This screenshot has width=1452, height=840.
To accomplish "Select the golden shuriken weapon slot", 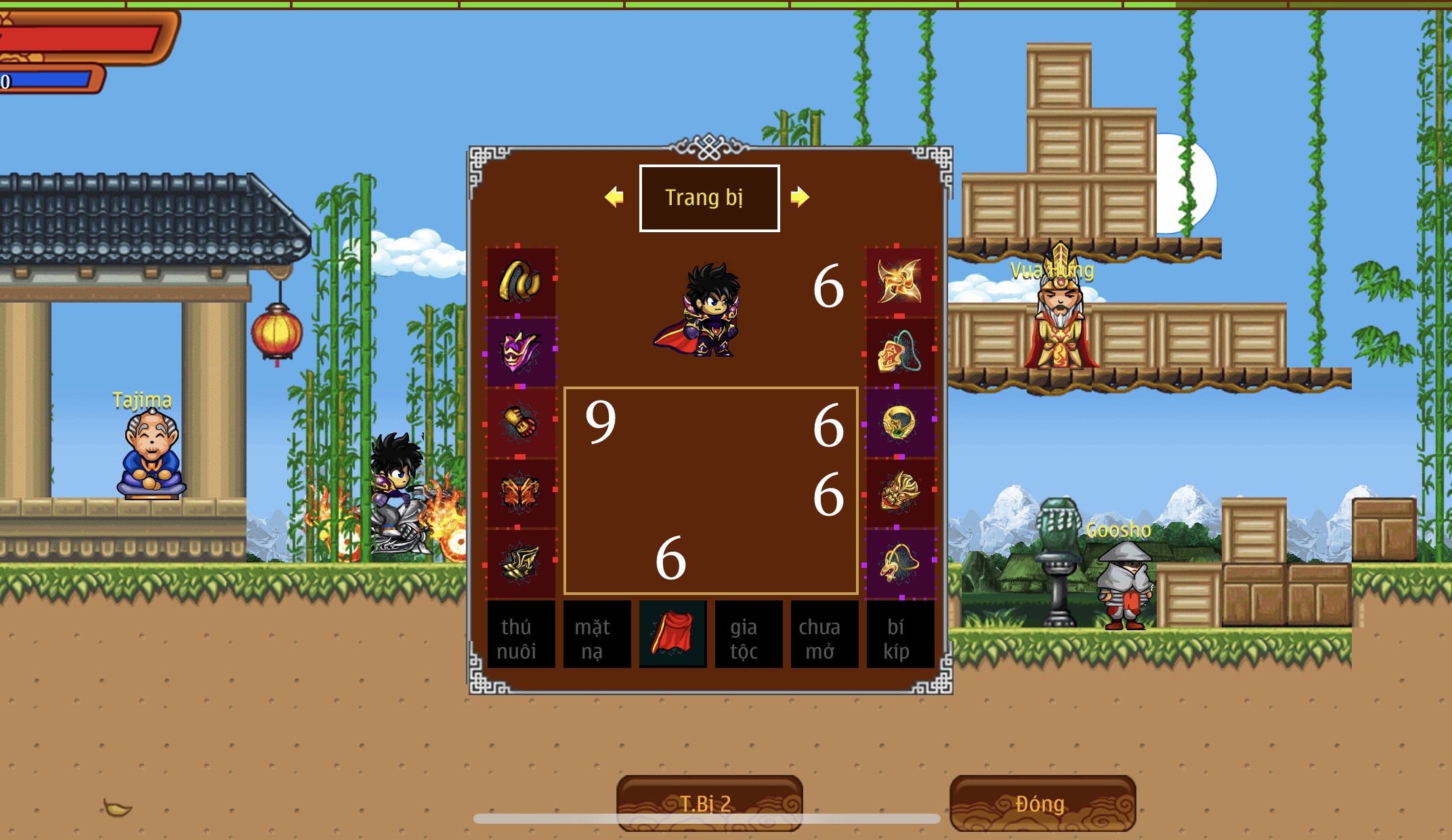I will (x=899, y=281).
